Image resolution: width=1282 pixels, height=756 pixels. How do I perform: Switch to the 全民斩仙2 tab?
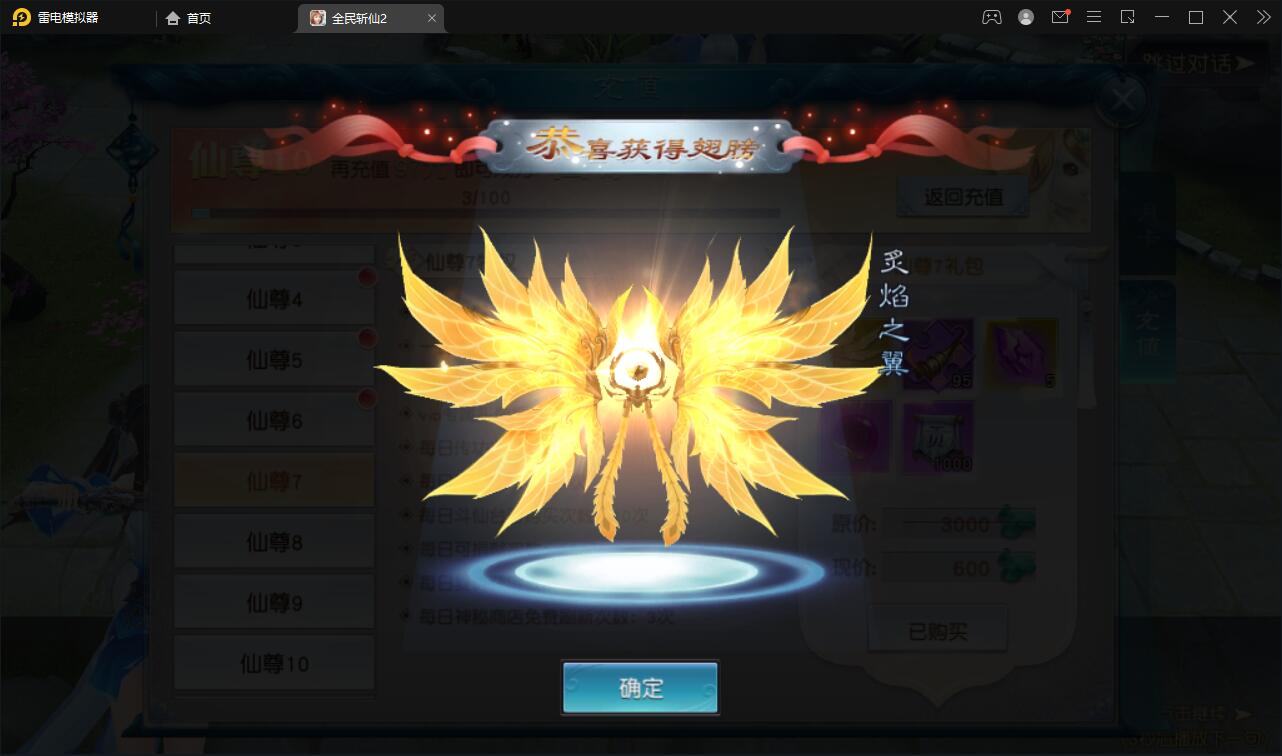(x=360, y=17)
